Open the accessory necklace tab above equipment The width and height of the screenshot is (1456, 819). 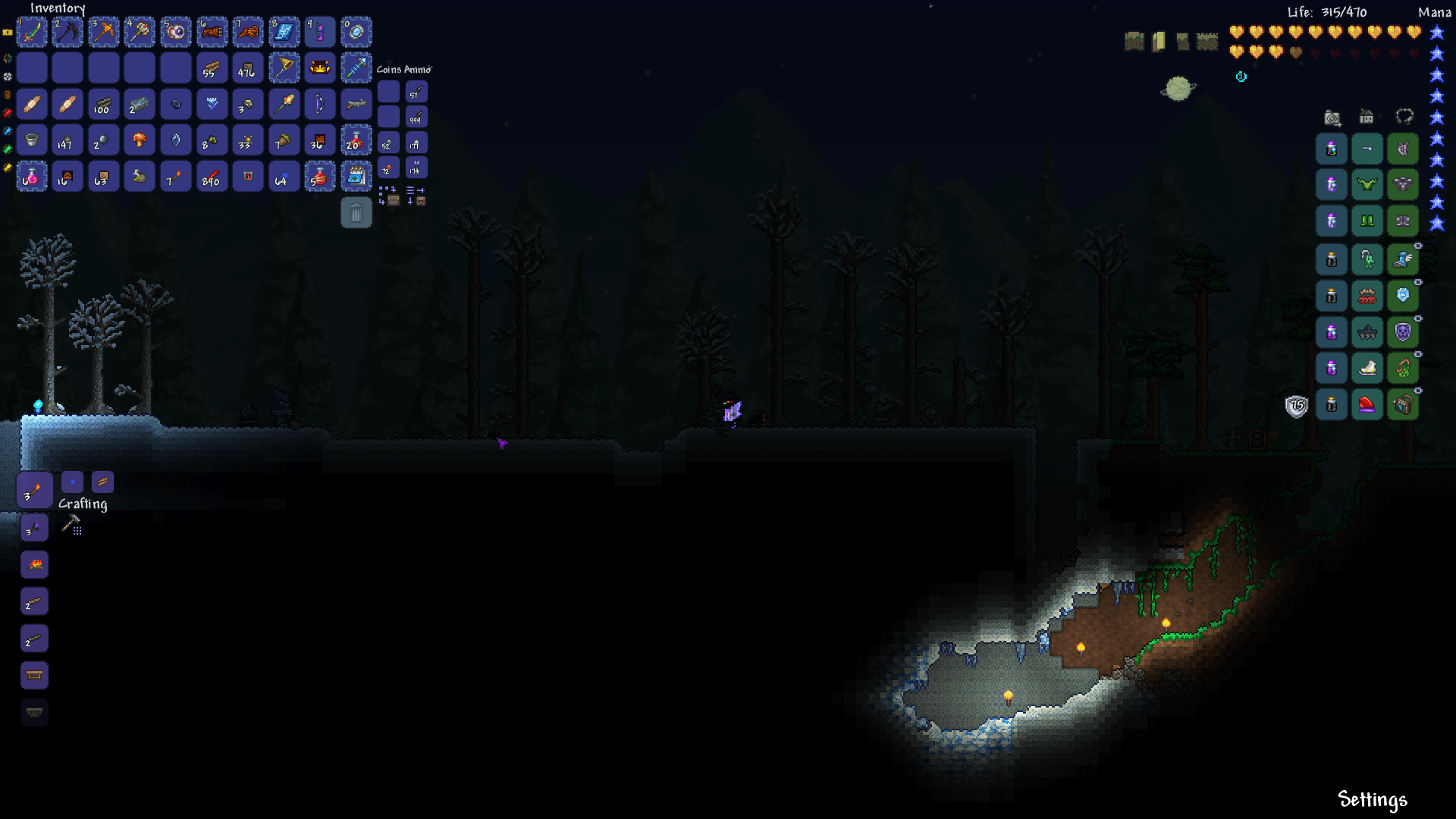pyautogui.click(x=1402, y=116)
